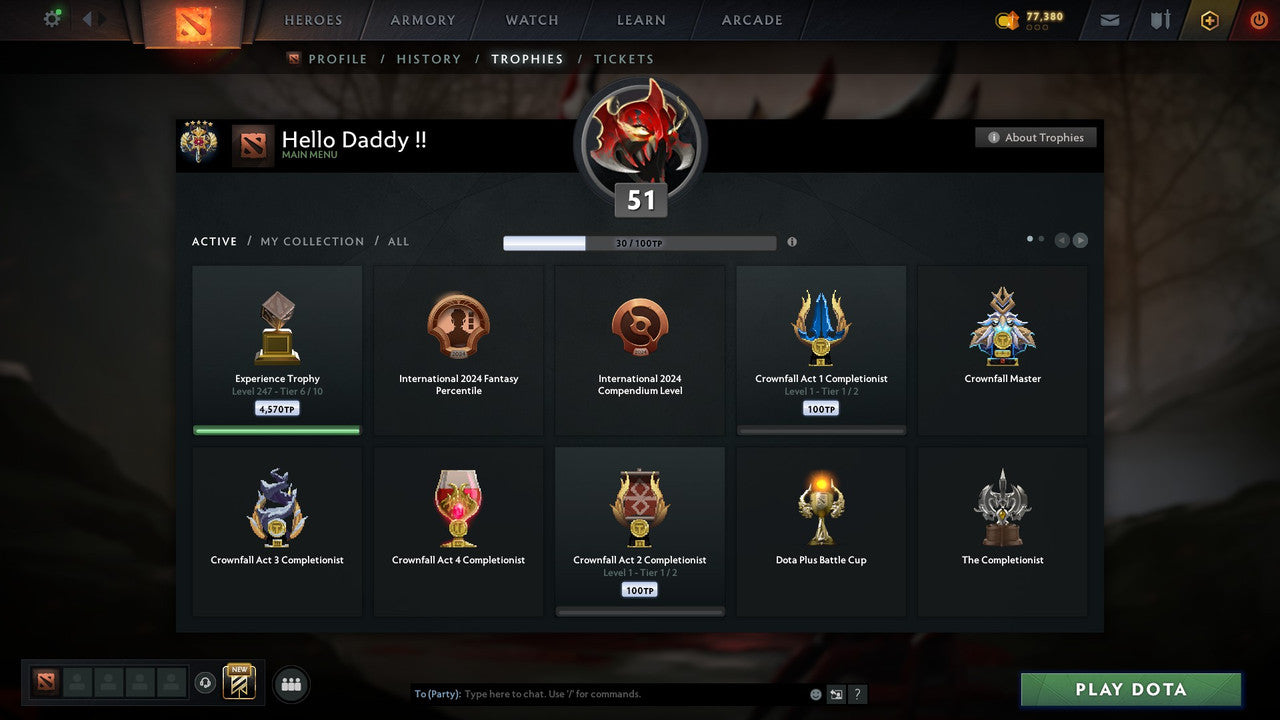
Task: Switch to the HISTORY tab
Action: coord(428,59)
